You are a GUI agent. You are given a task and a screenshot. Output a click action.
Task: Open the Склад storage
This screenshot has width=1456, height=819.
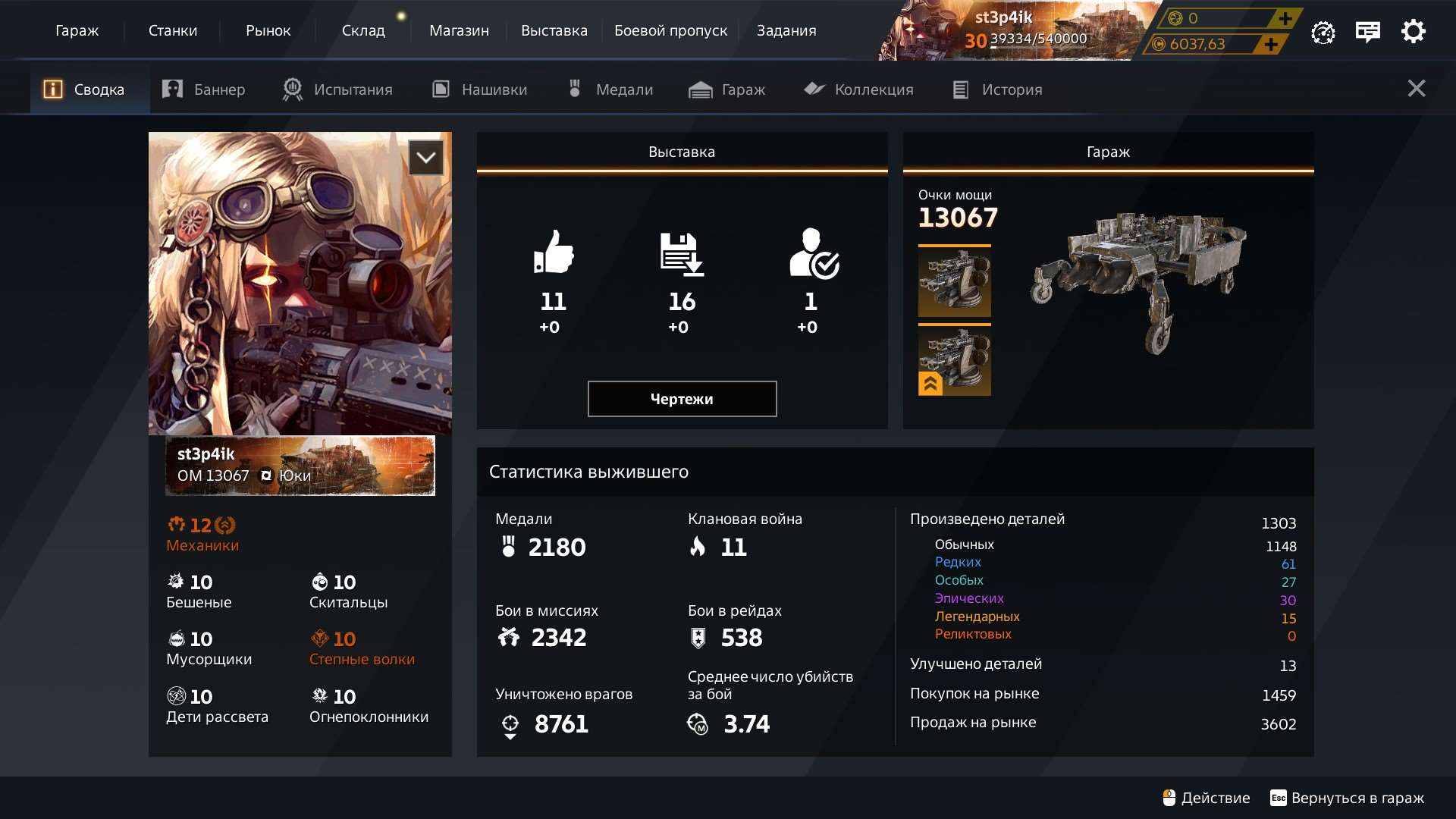pyautogui.click(x=363, y=30)
